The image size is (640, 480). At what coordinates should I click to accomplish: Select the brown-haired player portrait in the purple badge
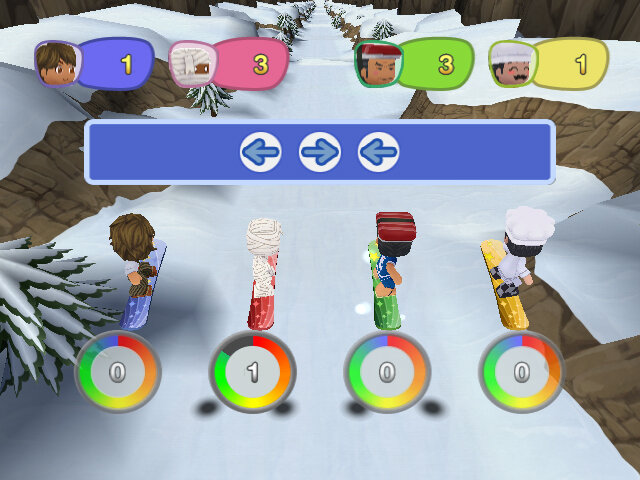coord(56,65)
